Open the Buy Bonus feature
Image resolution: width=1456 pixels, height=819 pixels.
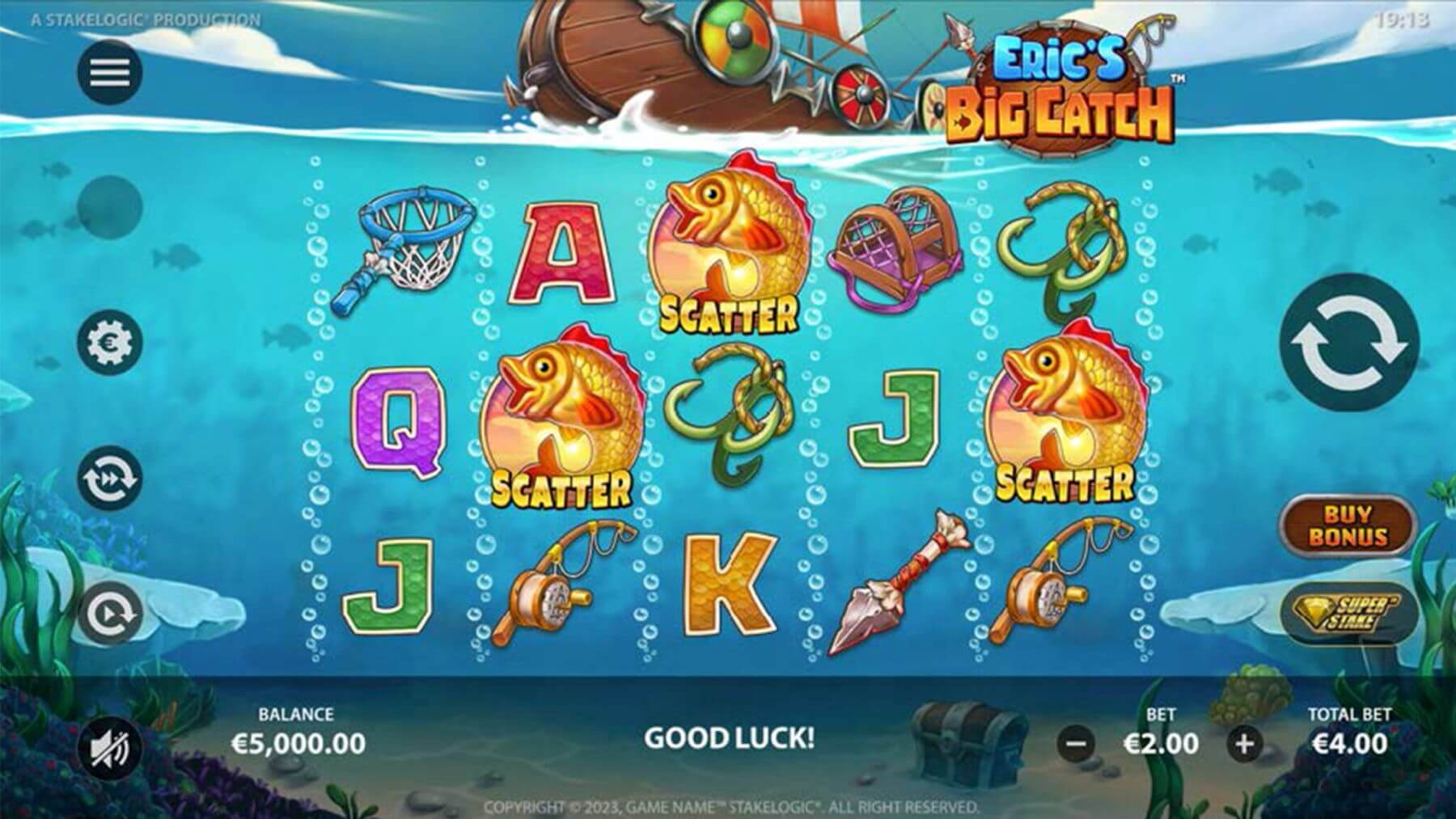coord(1348,526)
